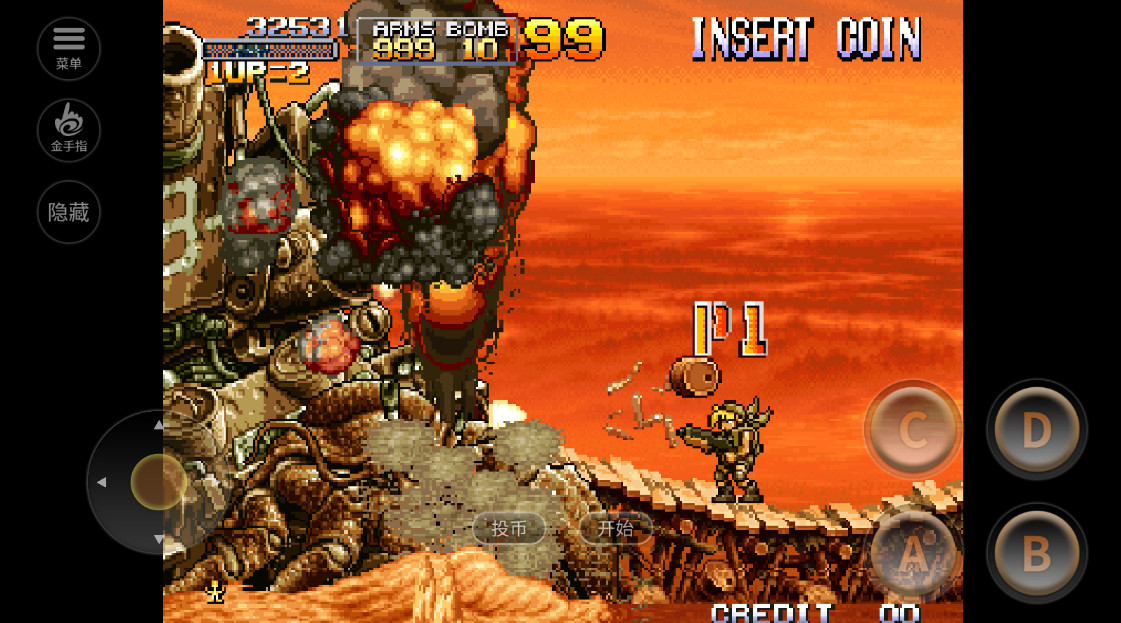Tap the 投币 insert coin button
Image resolution: width=1121 pixels, height=623 pixels.
coord(509,529)
